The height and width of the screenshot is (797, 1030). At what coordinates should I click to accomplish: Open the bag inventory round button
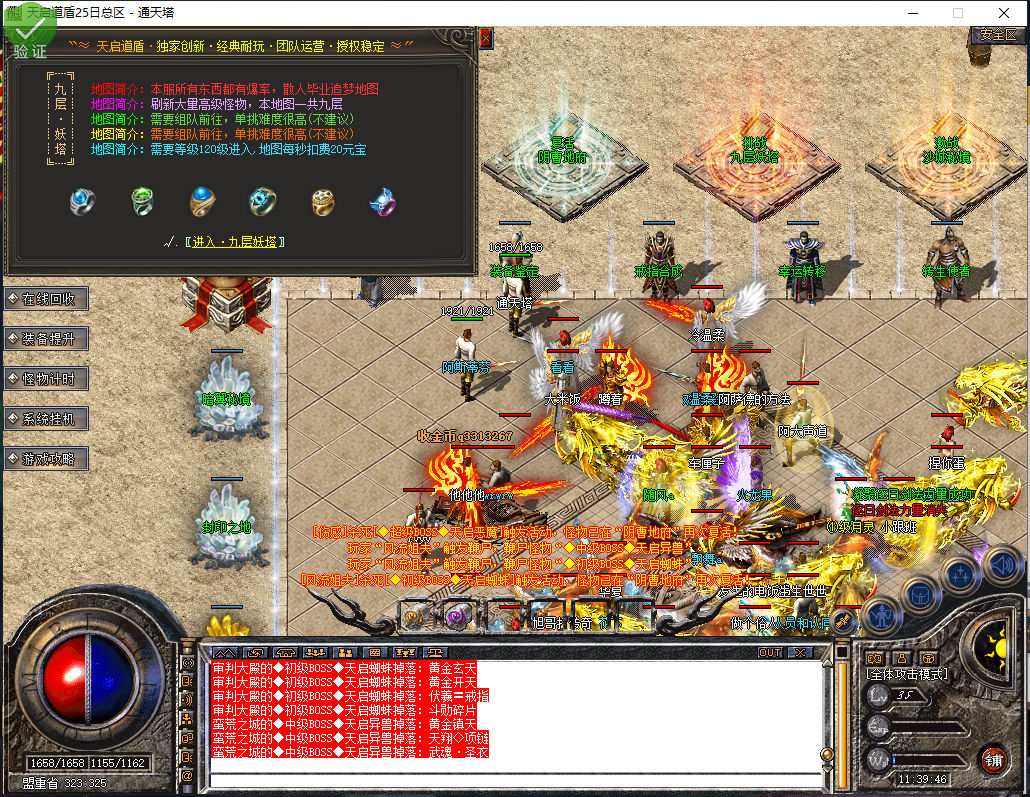(919, 593)
